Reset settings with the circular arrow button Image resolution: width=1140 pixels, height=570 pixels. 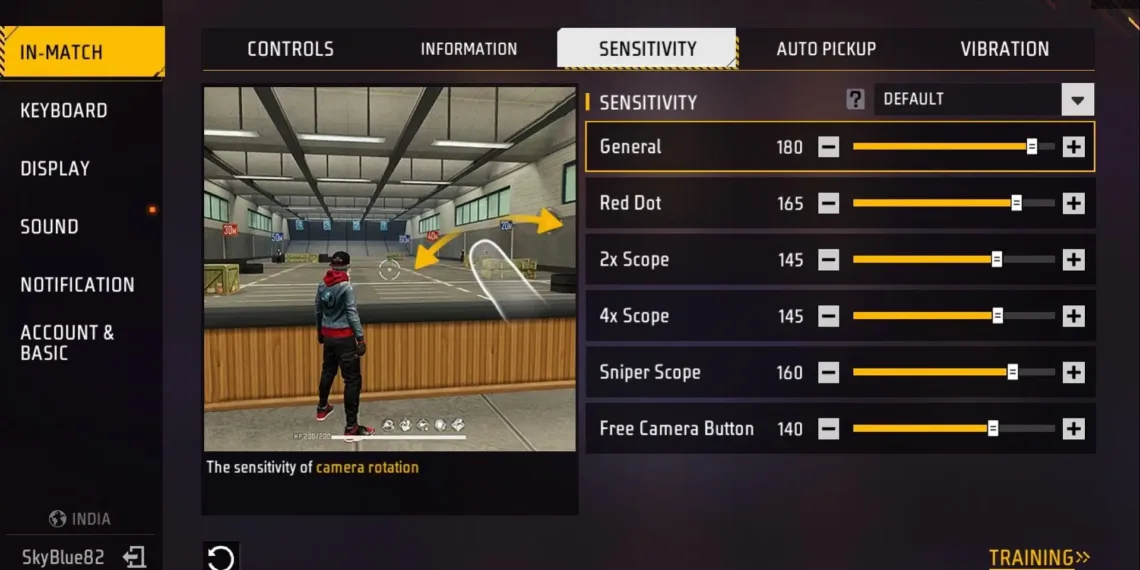[x=220, y=557]
